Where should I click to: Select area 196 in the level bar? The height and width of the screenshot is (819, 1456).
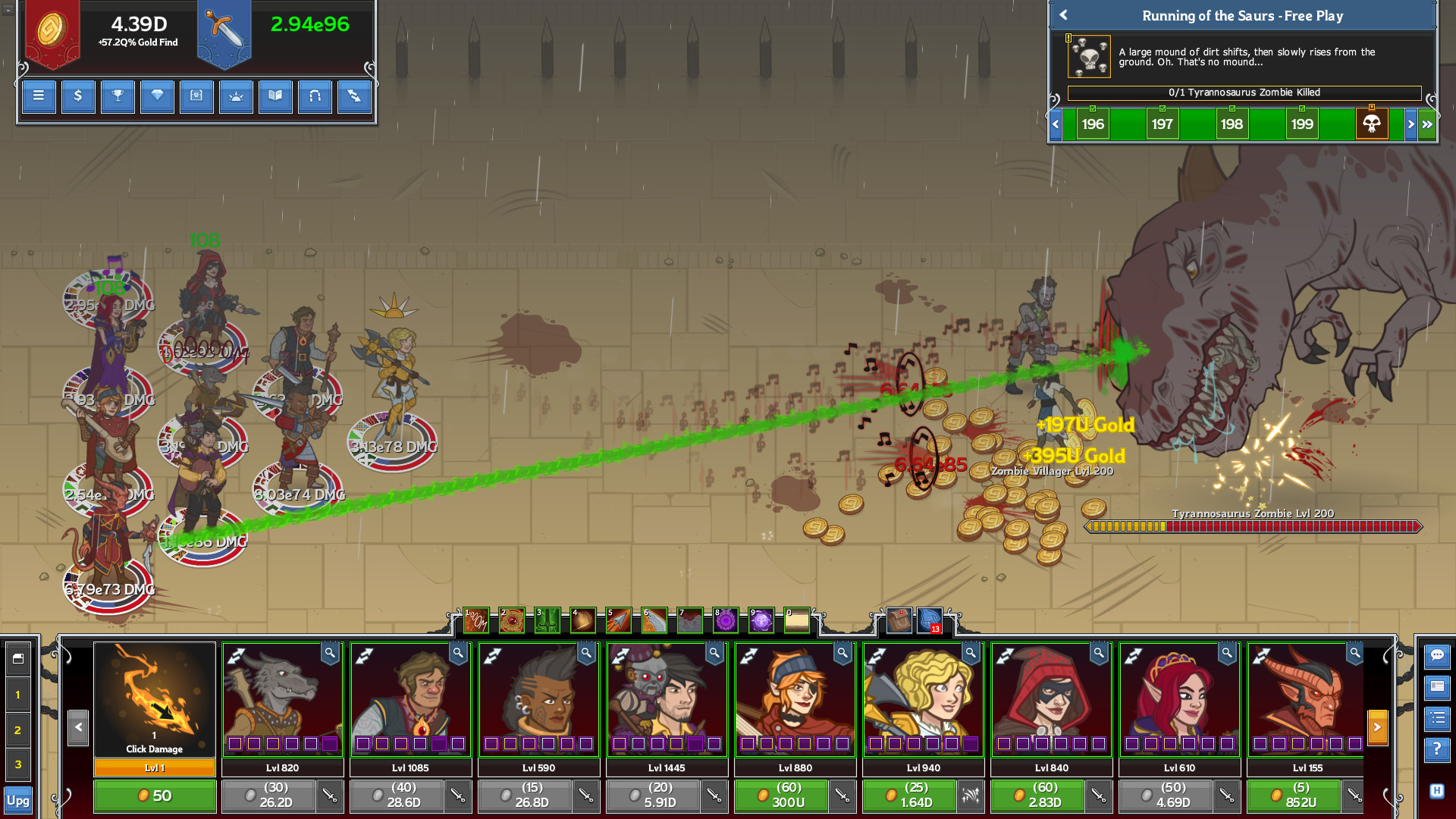[1092, 124]
